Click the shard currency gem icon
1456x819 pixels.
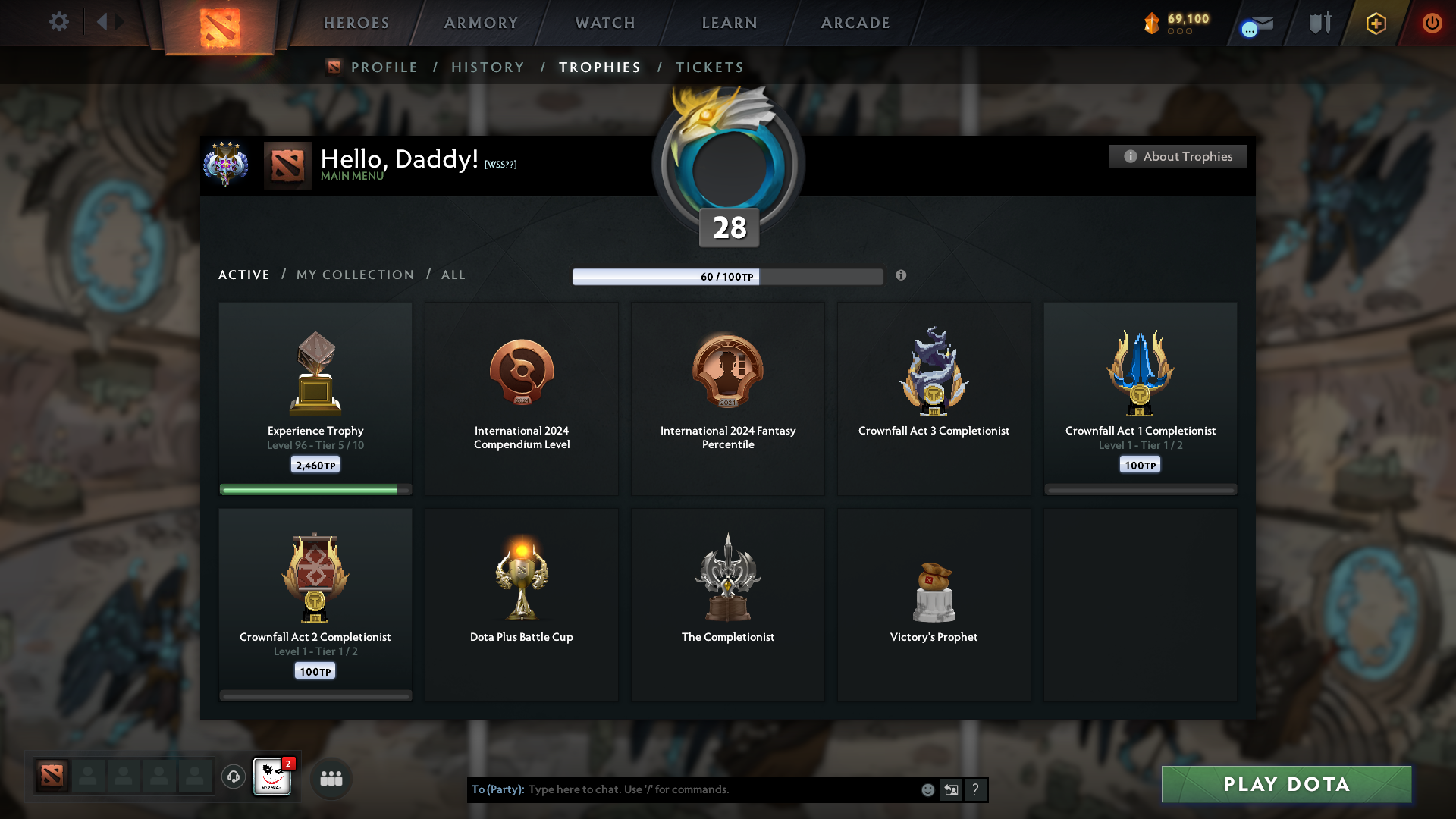1153,23
